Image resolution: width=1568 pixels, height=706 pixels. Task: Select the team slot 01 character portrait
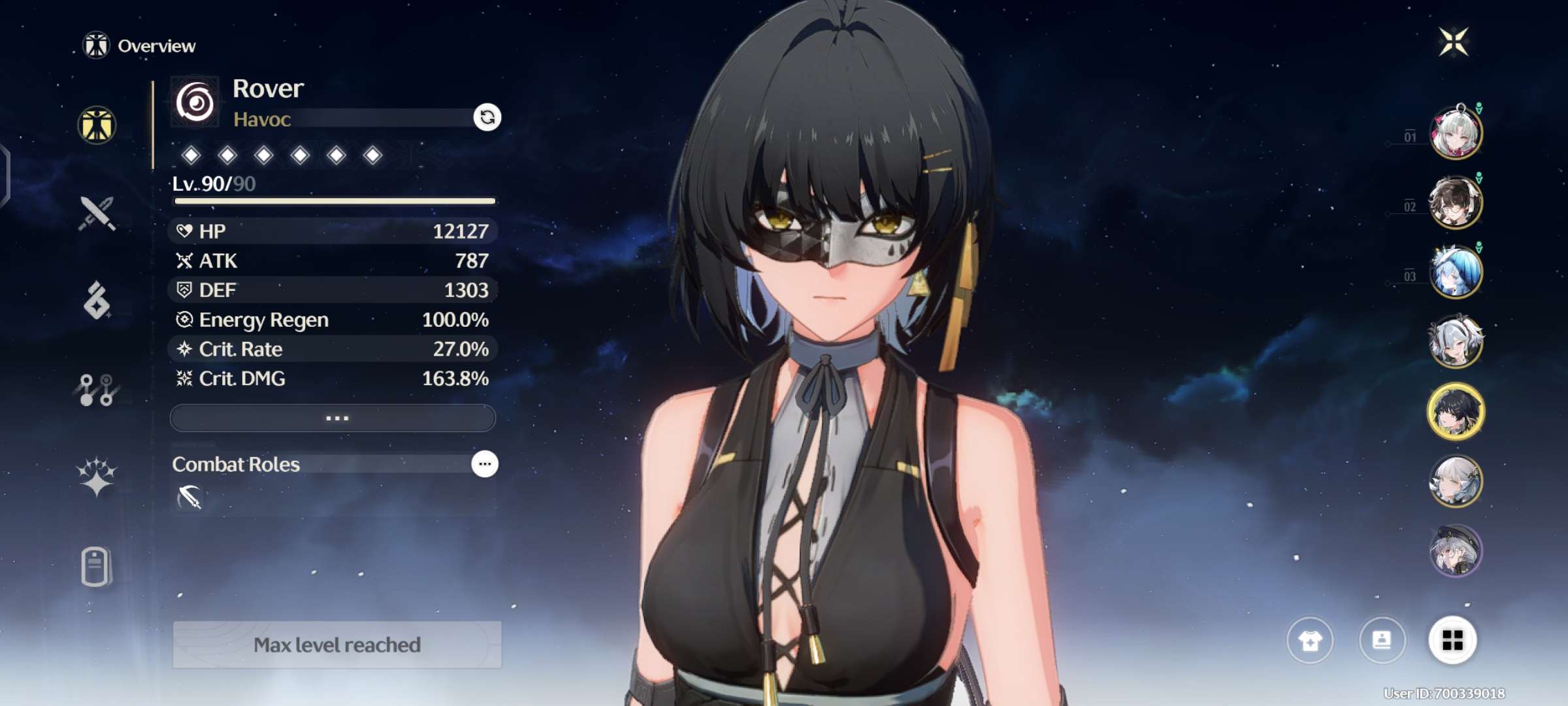coord(1456,133)
